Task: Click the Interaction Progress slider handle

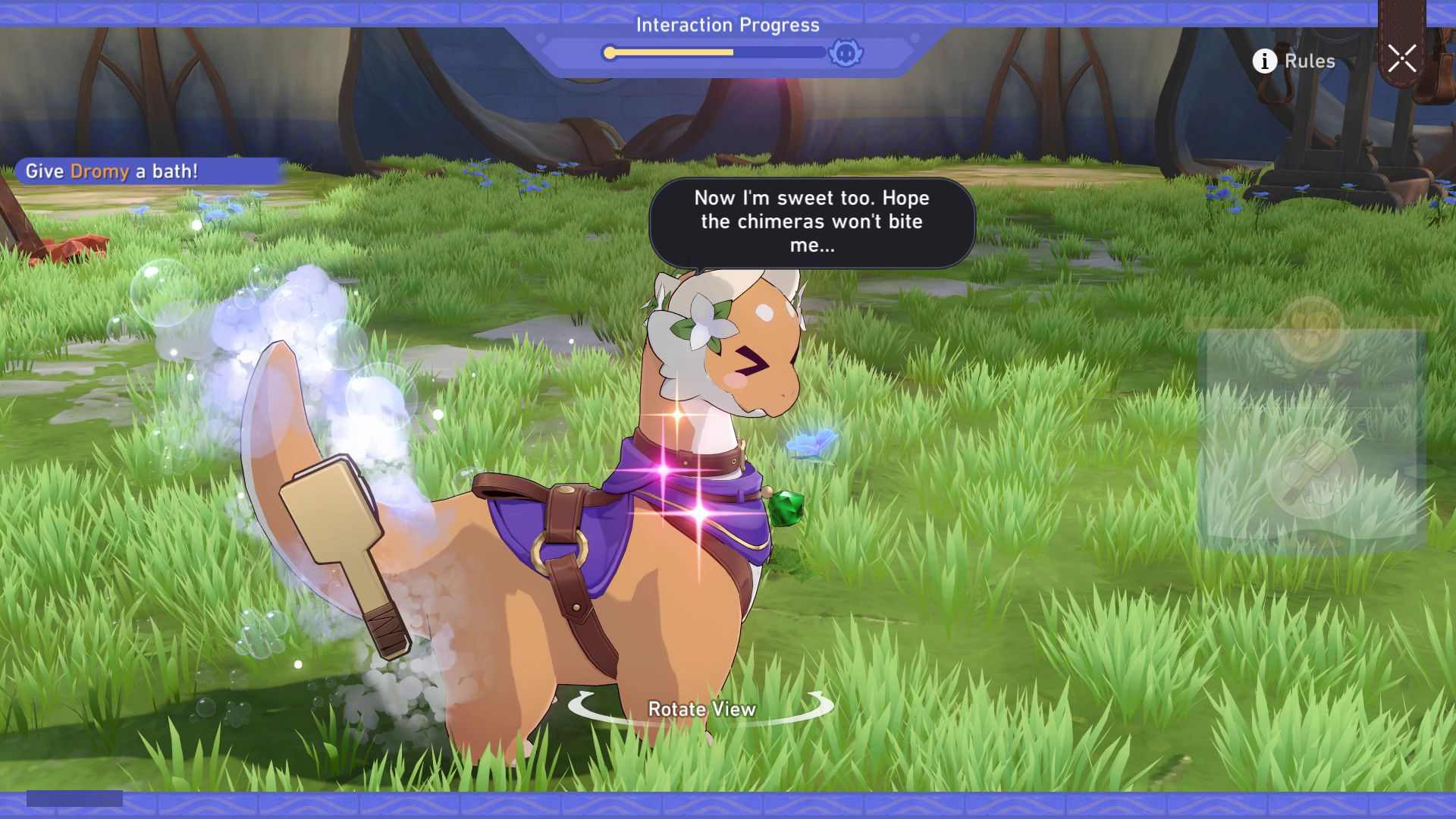Action: (610, 52)
